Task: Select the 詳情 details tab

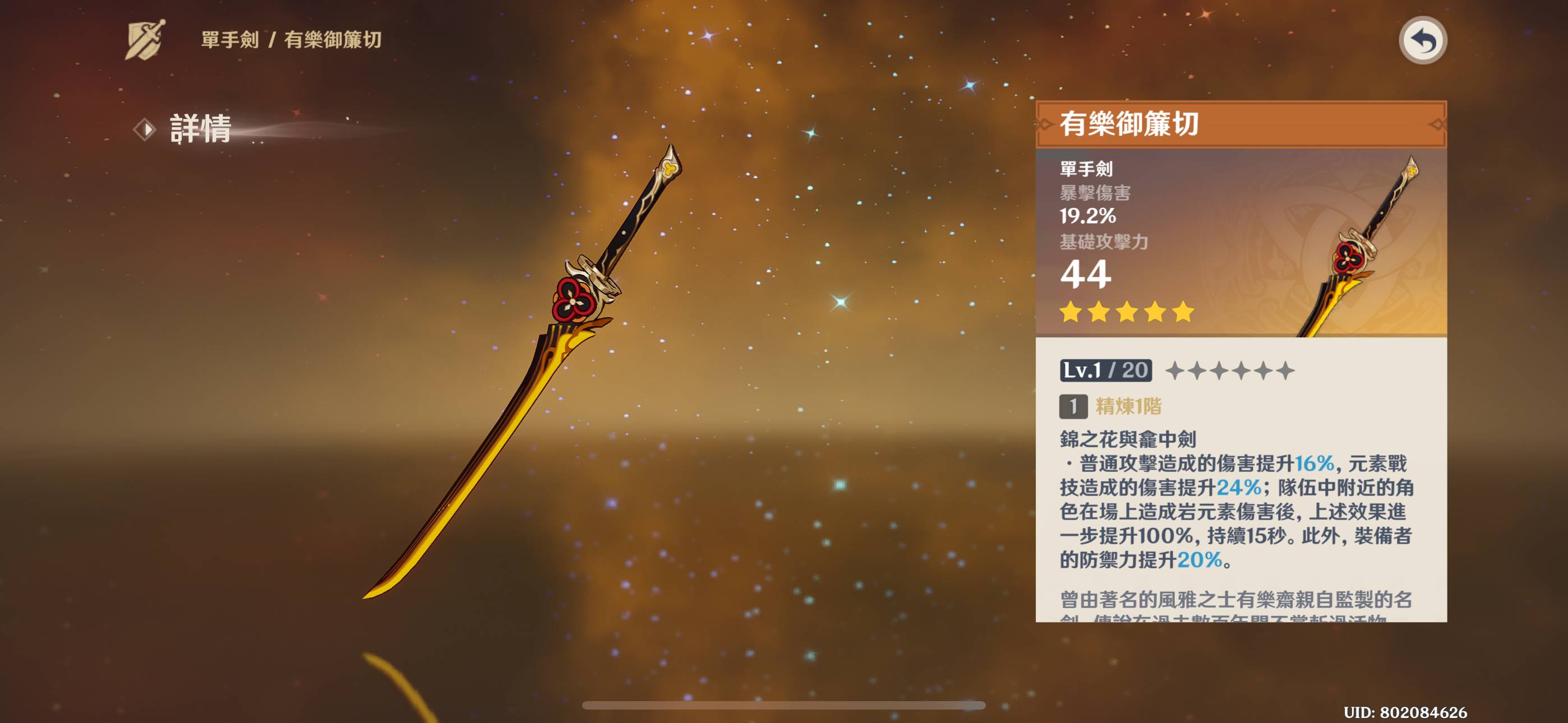Action: [x=199, y=129]
